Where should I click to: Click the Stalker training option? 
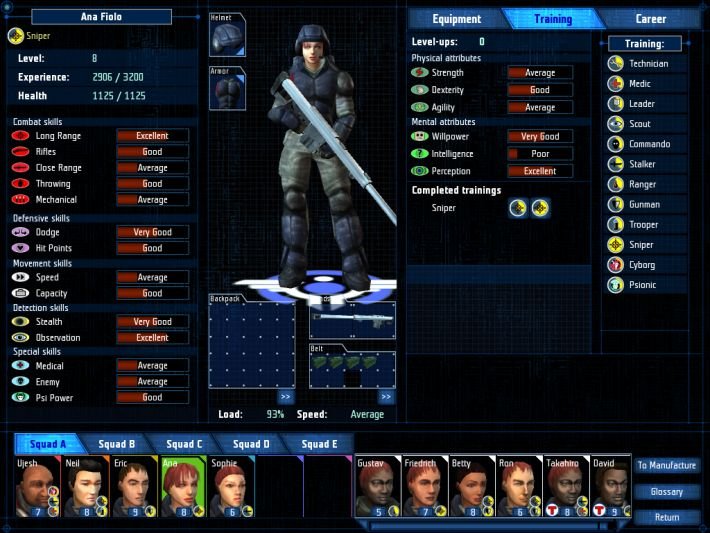pyautogui.click(x=643, y=164)
